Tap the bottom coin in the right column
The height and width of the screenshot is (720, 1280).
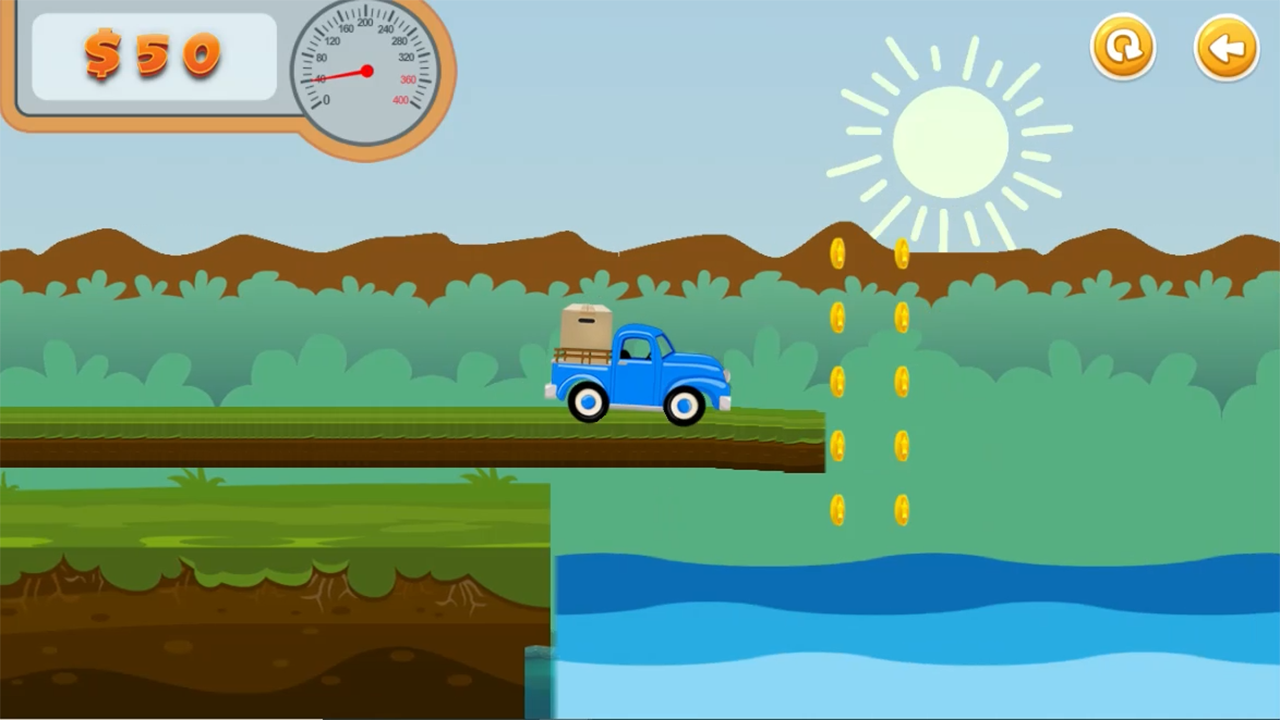(x=901, y=510)
